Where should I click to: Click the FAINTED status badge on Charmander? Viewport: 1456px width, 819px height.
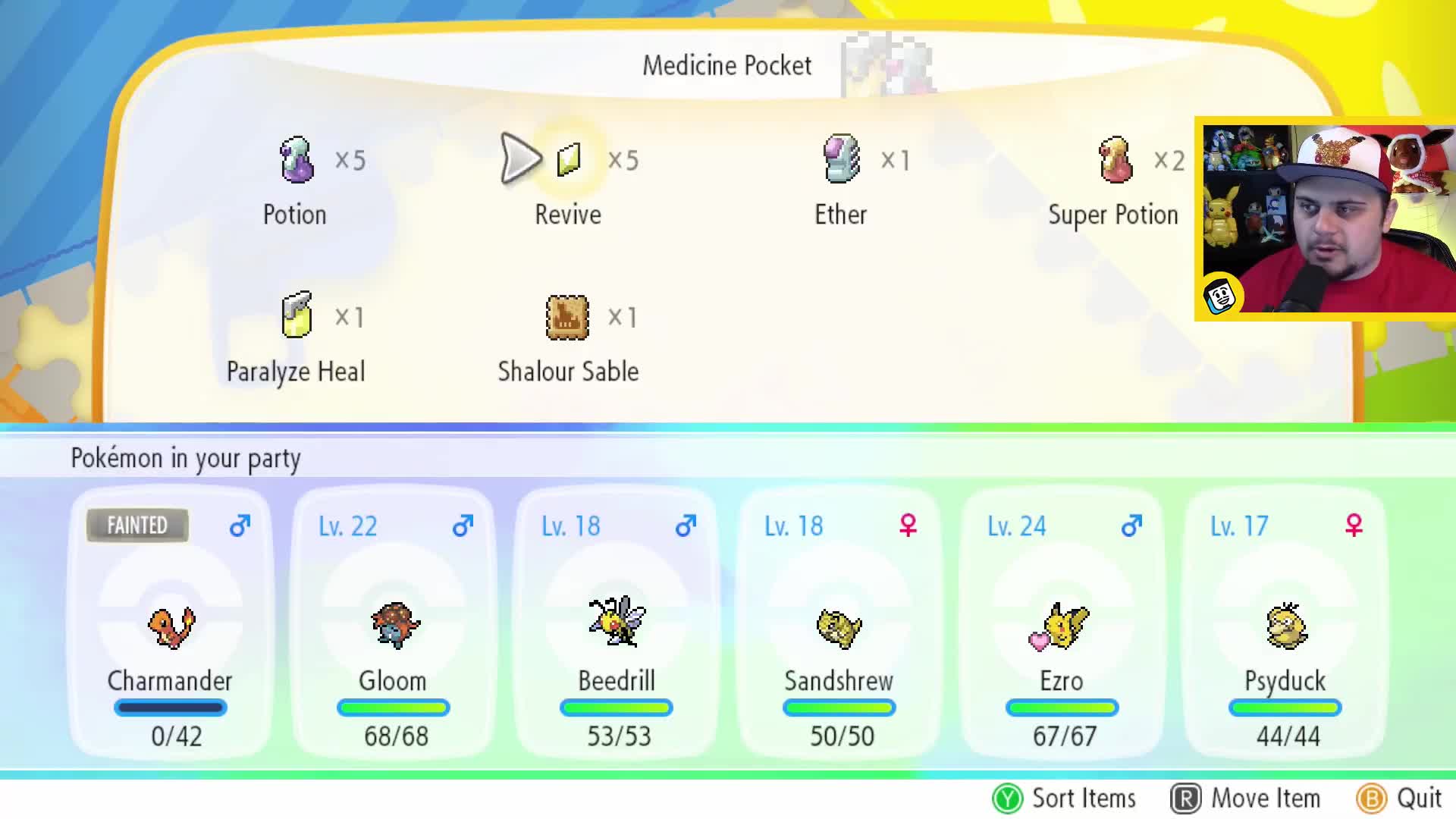point(137,525)
